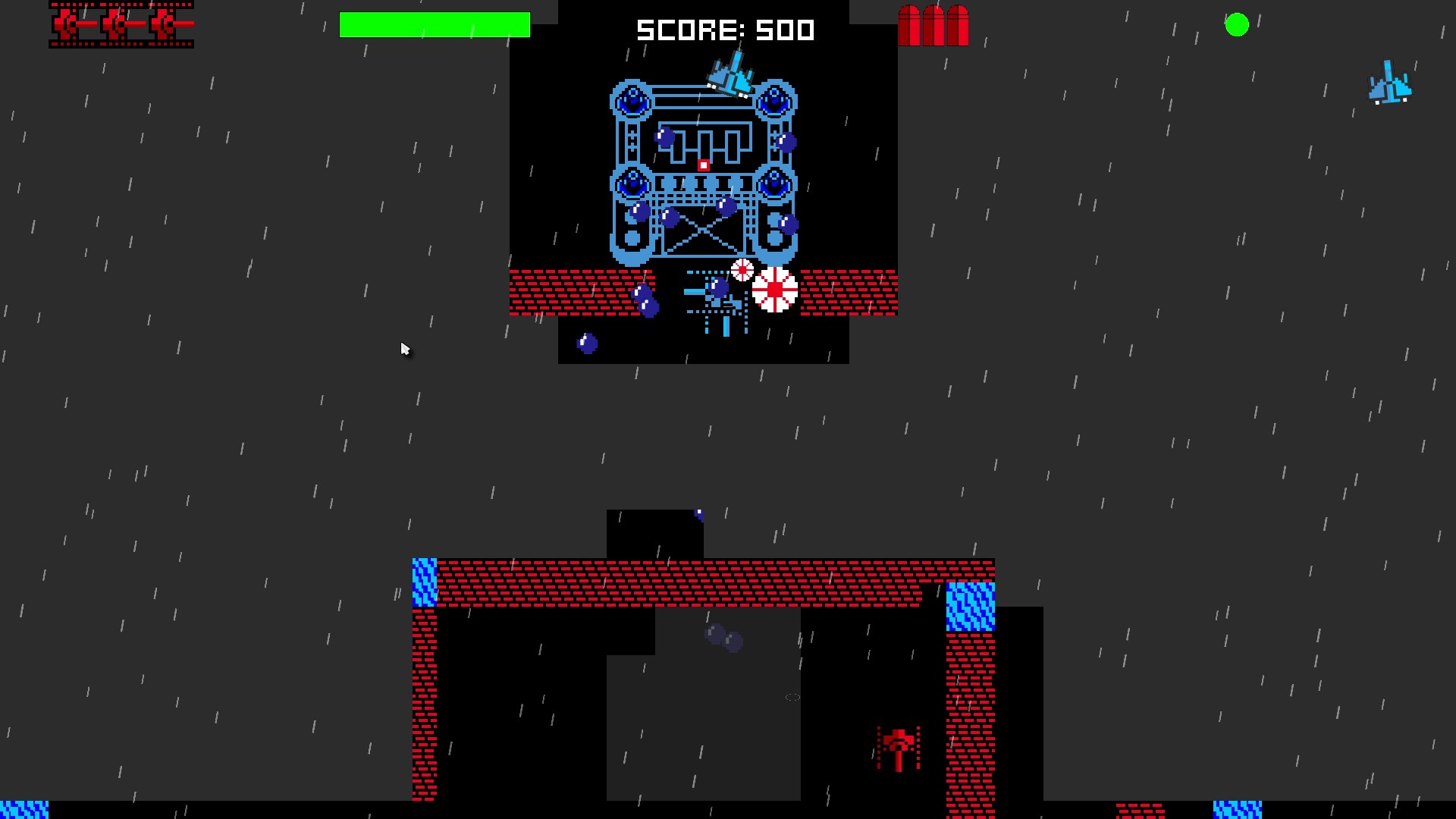1456x819 pixels.
Task: Click the blue brick tile left of red wall
Action: 423,580
